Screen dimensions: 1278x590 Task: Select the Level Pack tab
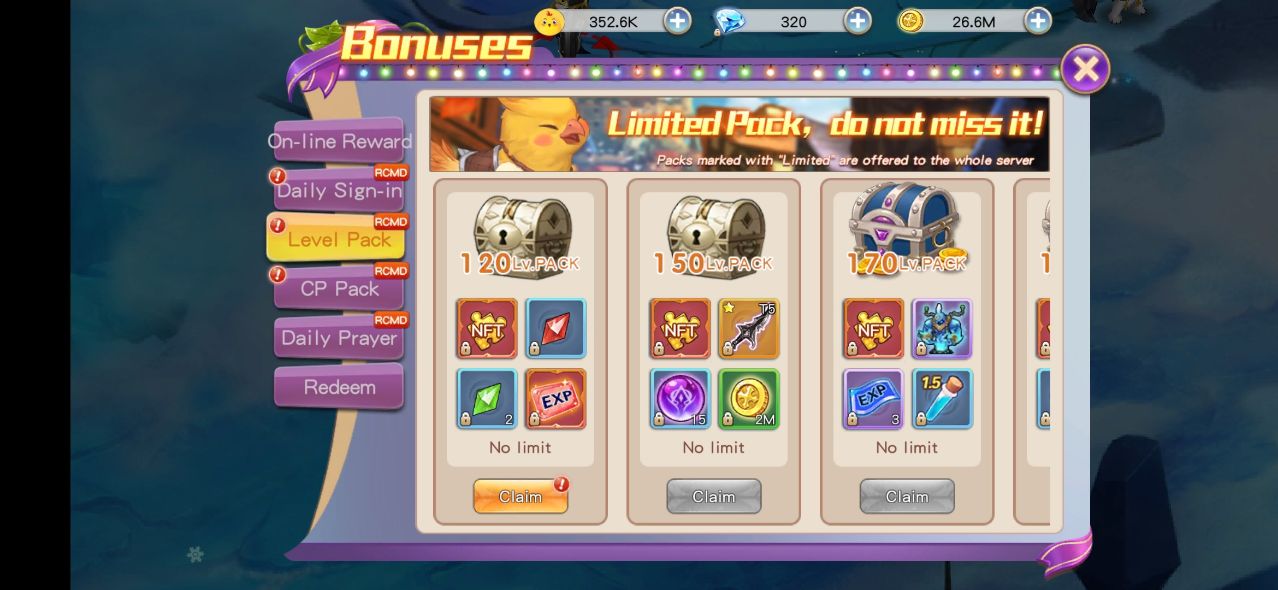(337, 239)
